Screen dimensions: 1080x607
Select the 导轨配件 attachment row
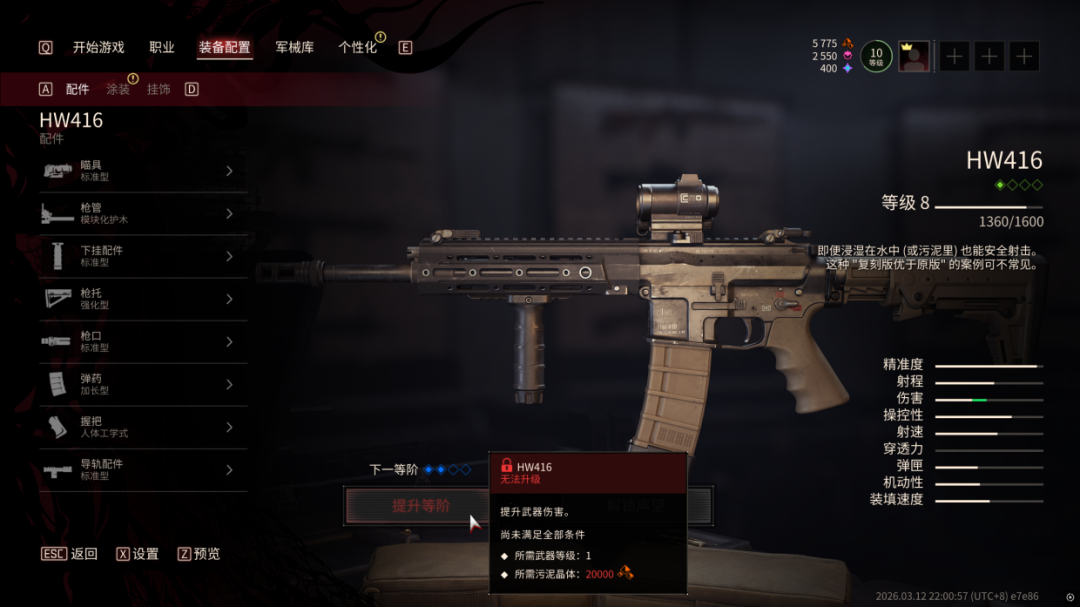tap(143, 470)
